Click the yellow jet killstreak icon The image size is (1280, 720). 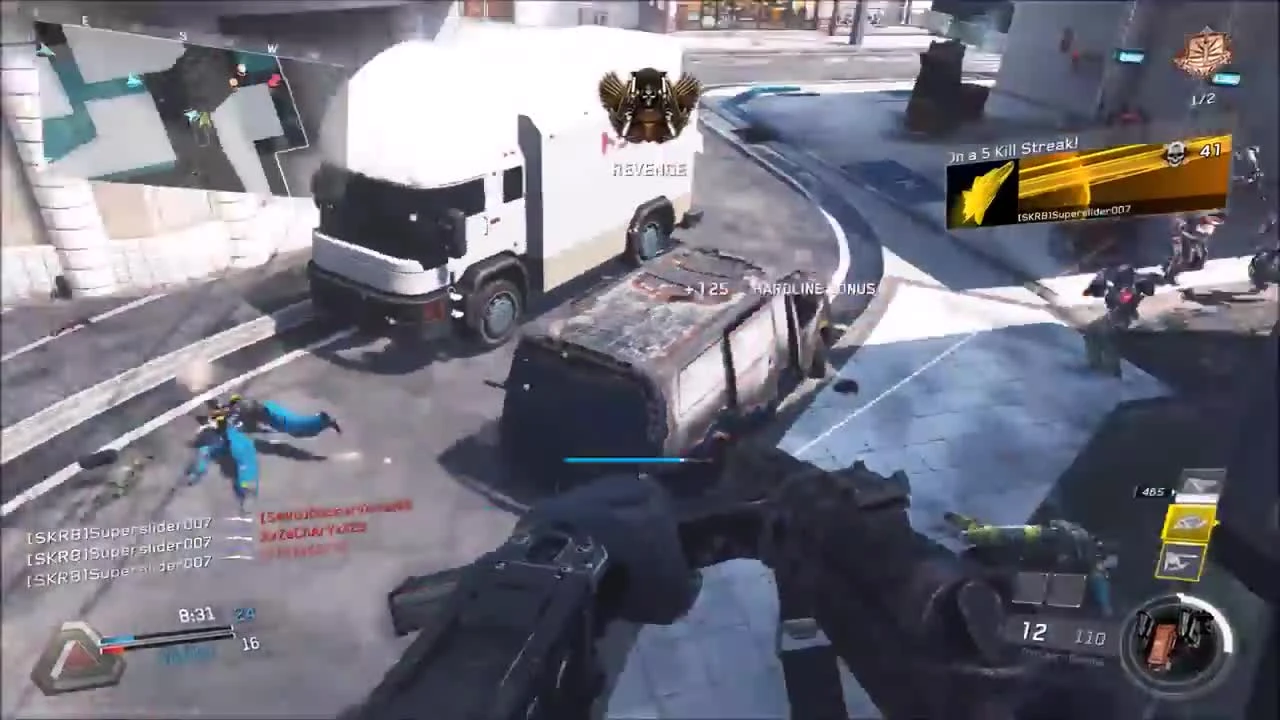click(x=985, y=190)
